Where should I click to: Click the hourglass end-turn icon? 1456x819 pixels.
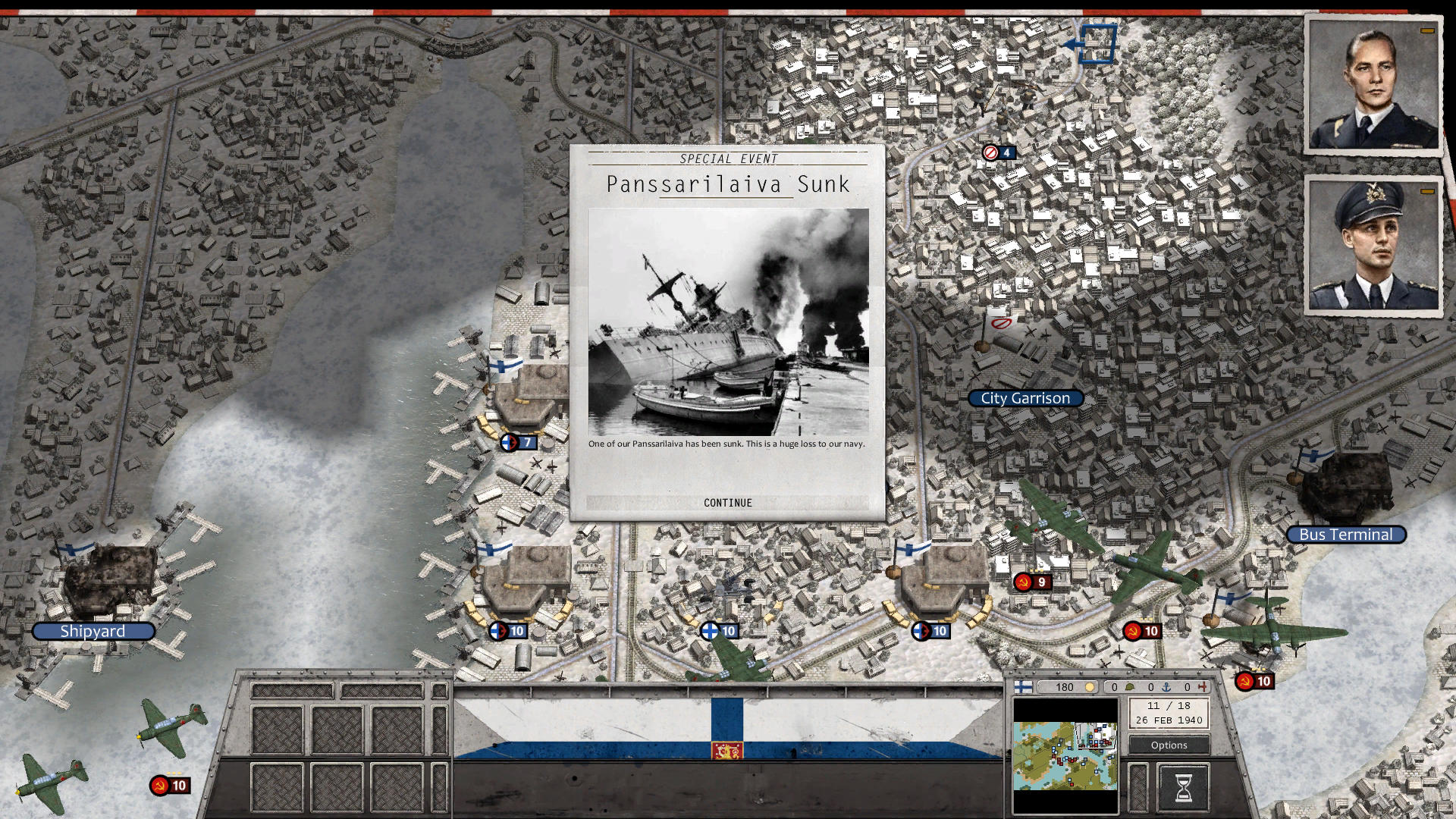click(x=1185, y=789)
